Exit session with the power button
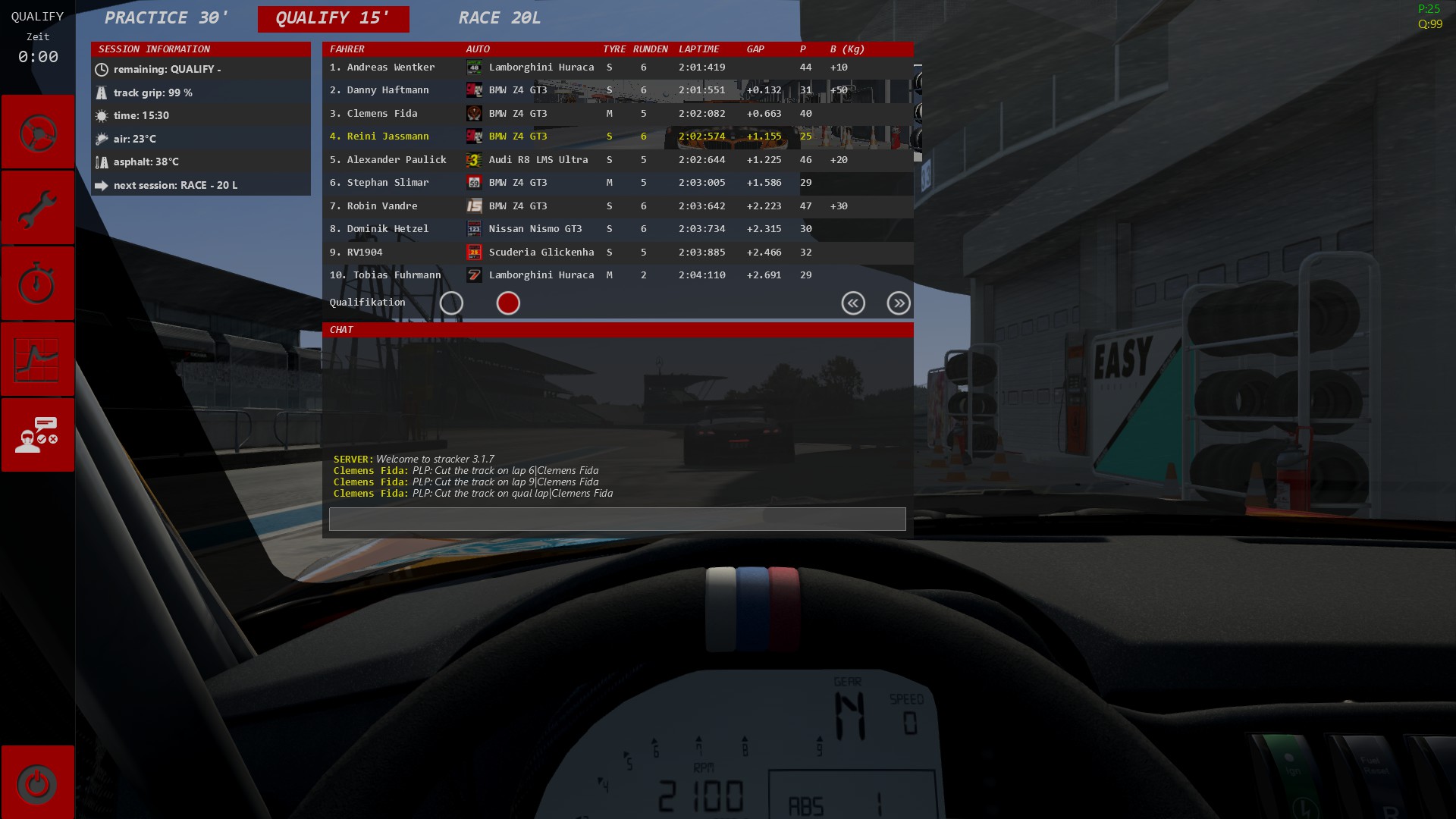This screenshot has height=819, width=1456. 37,783
